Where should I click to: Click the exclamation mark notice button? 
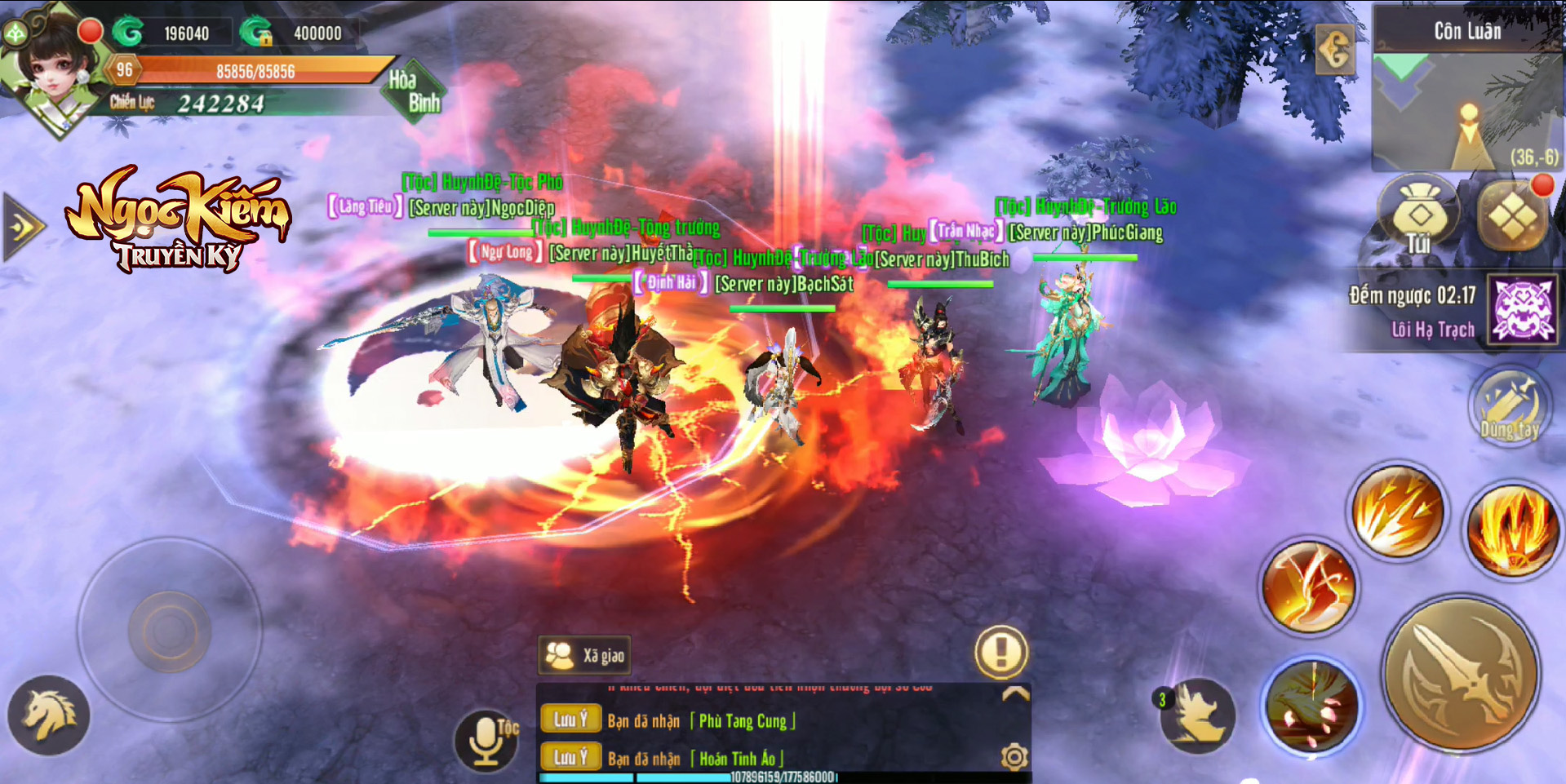pos(1000,652)
